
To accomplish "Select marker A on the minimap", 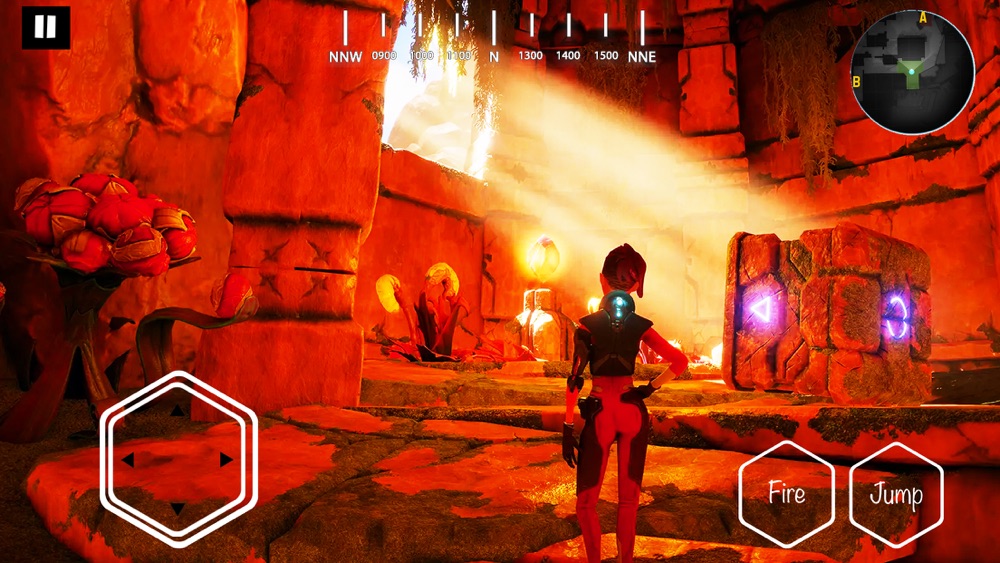I will click(x=922, y=18).
